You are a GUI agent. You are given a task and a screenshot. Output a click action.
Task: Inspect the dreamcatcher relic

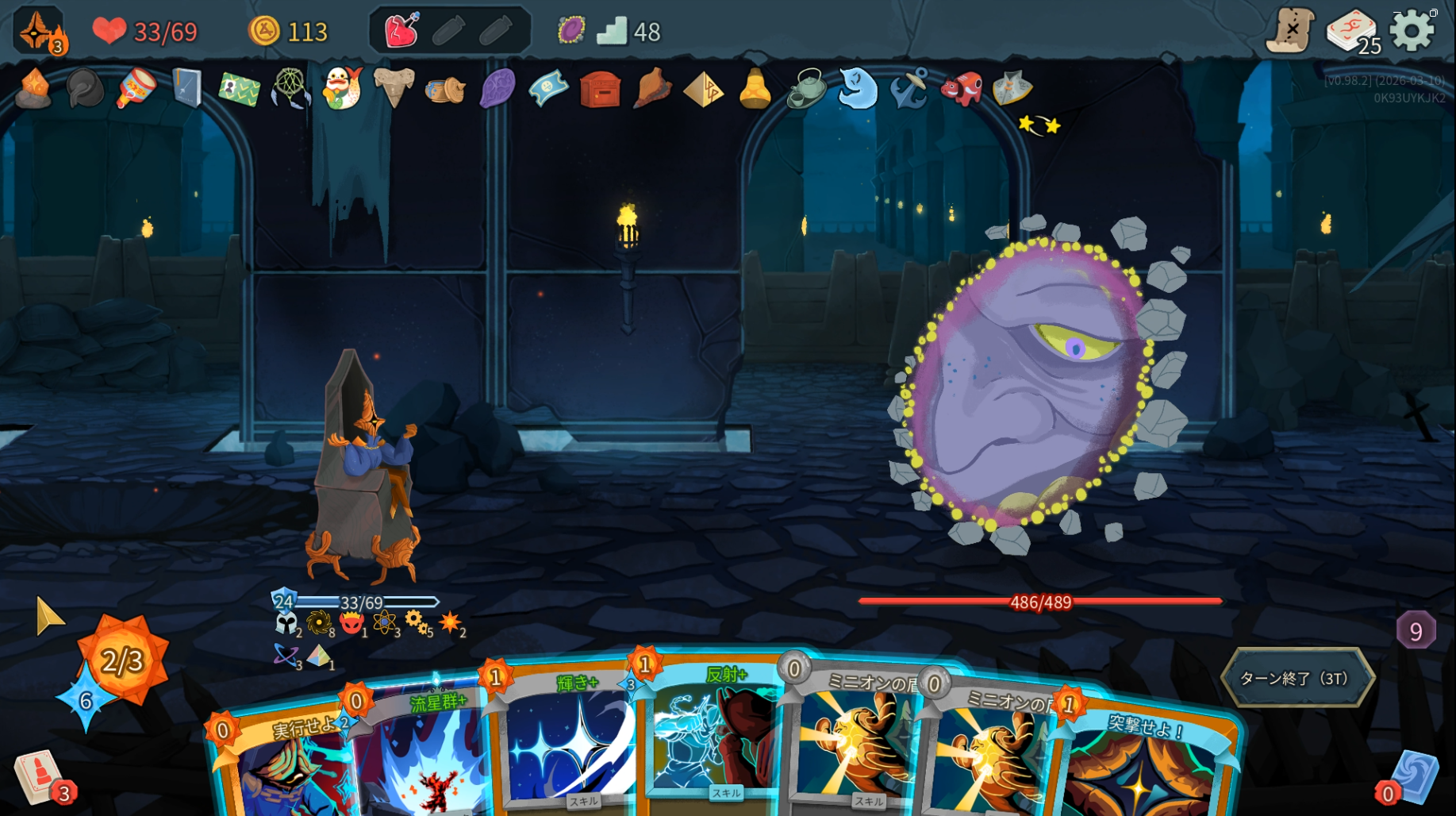click(x=290, y=88)
